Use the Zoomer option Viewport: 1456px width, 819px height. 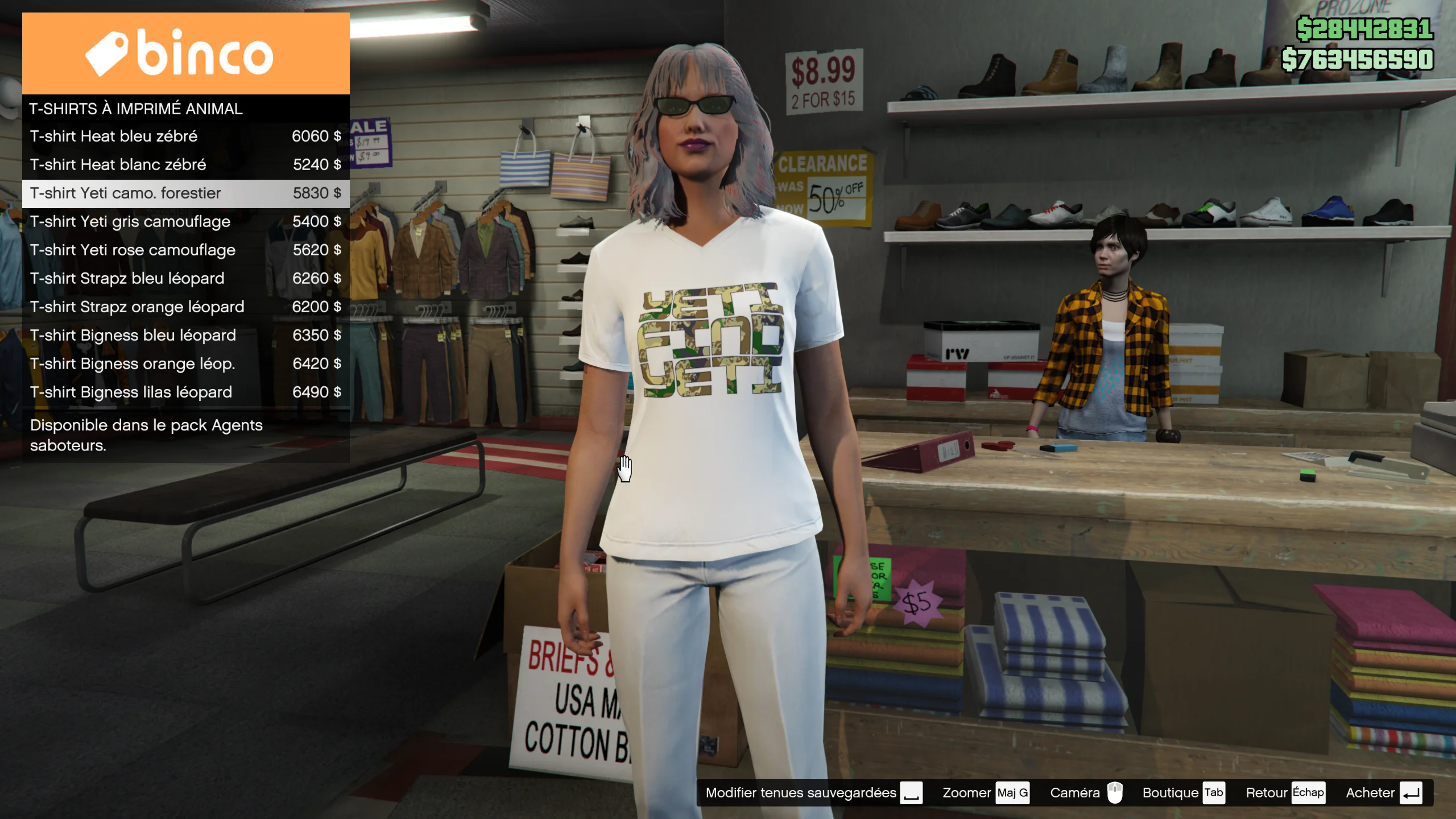click(986, 793)
